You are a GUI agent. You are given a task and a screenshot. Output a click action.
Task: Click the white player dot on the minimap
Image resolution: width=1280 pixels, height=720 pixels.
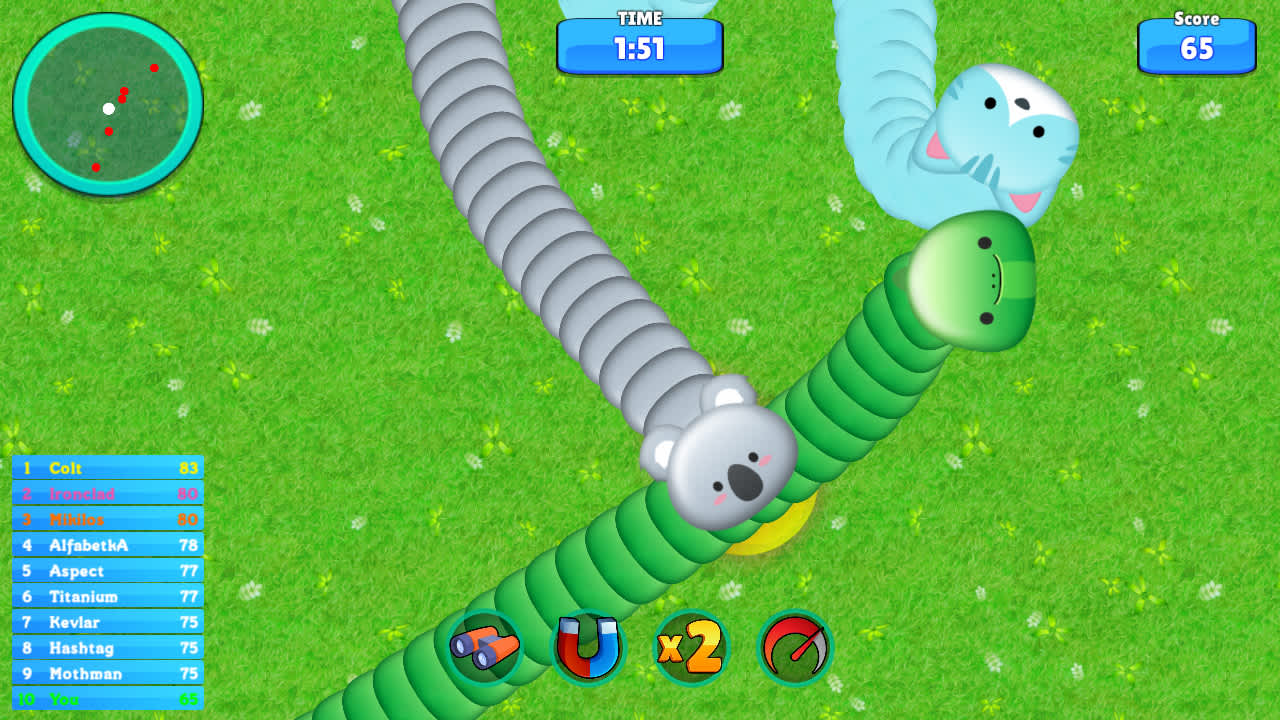coord(109,110)
